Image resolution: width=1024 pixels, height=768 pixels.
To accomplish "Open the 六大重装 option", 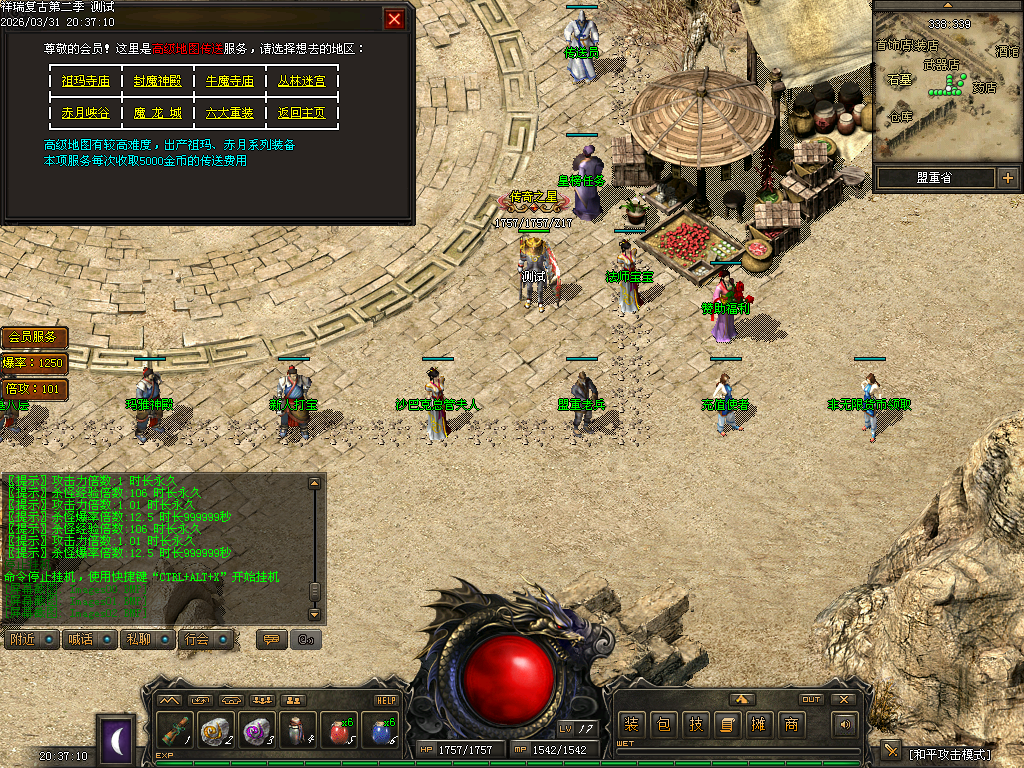I will (x=230, y=113).
